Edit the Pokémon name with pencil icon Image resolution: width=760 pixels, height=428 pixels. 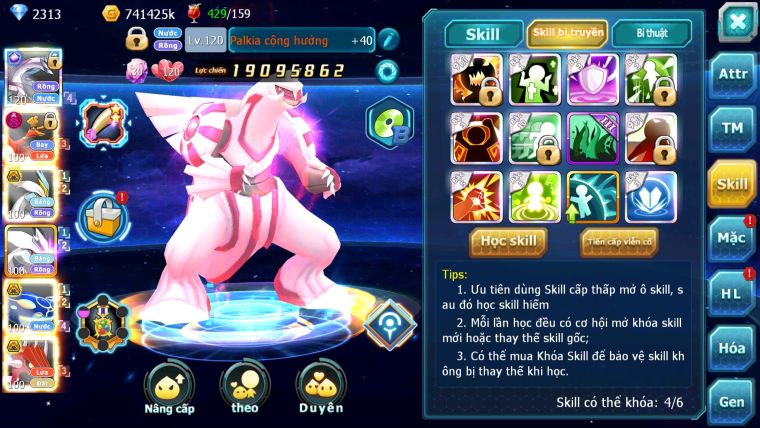[388, 39]
